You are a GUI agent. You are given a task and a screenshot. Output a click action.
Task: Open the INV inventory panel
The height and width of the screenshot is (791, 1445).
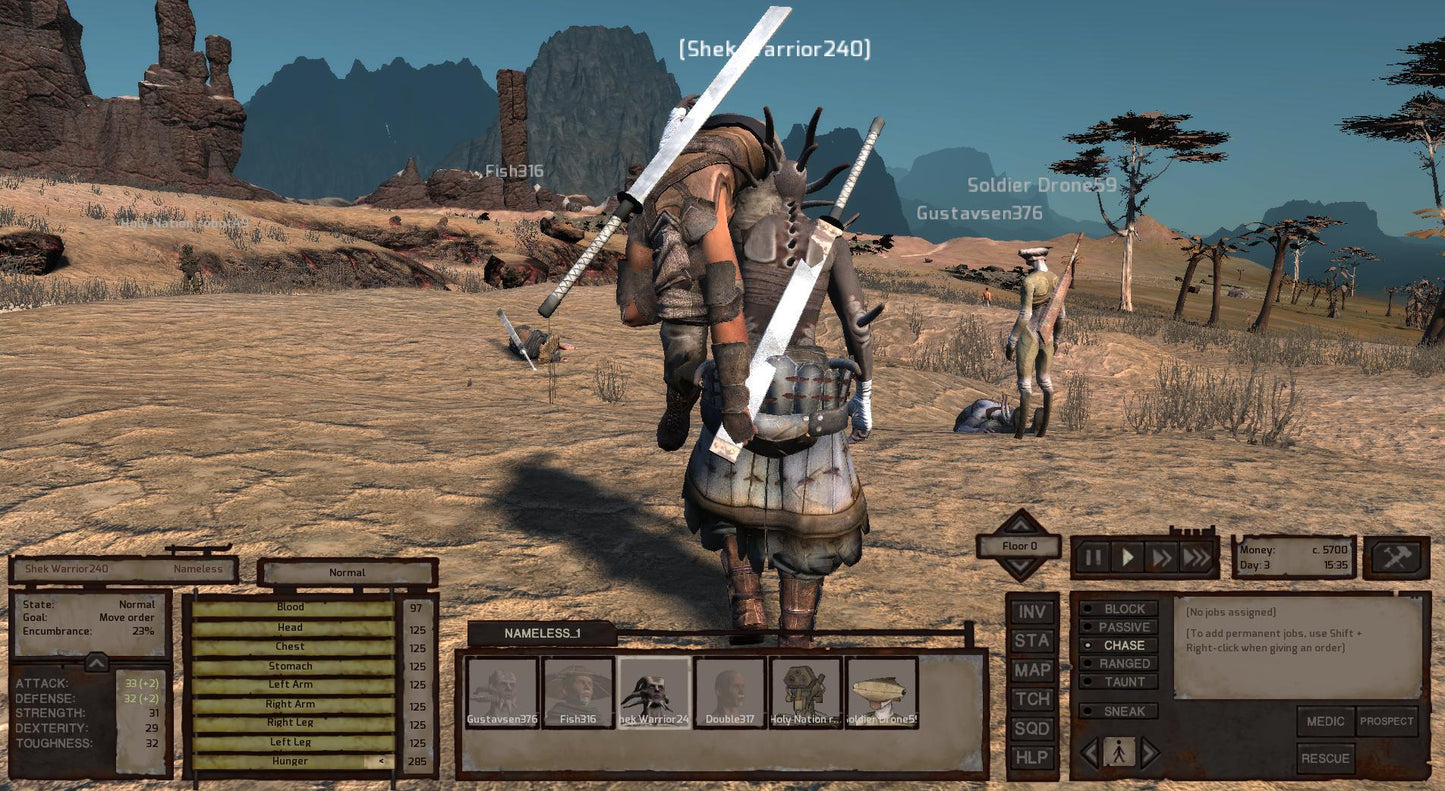click(x=1032, y=611)
